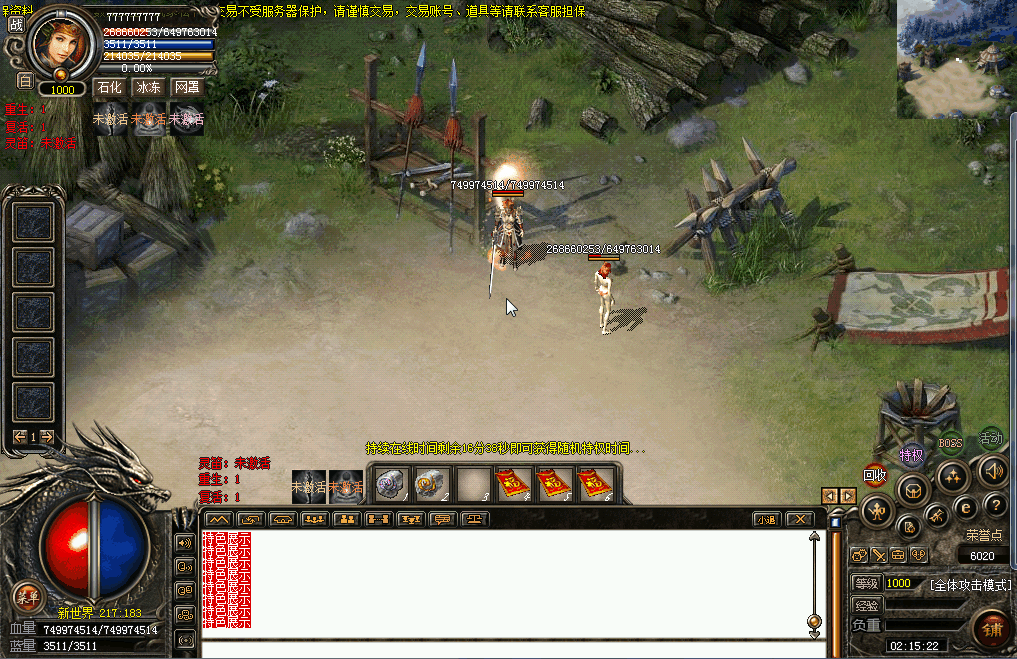Open the 活动 events button
1017x659 pixels.
(990, 438)
